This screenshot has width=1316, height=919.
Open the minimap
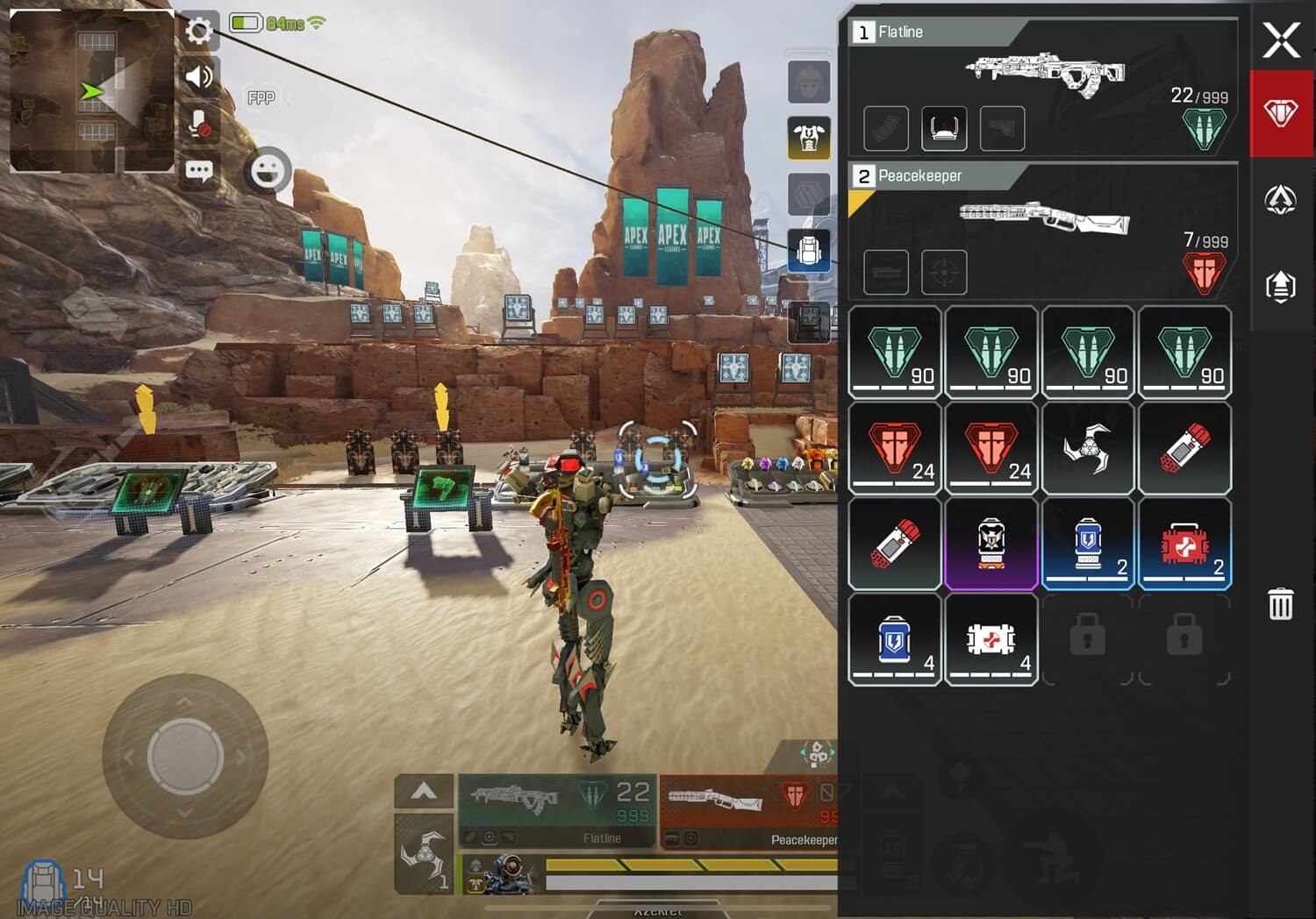(92, 91)
